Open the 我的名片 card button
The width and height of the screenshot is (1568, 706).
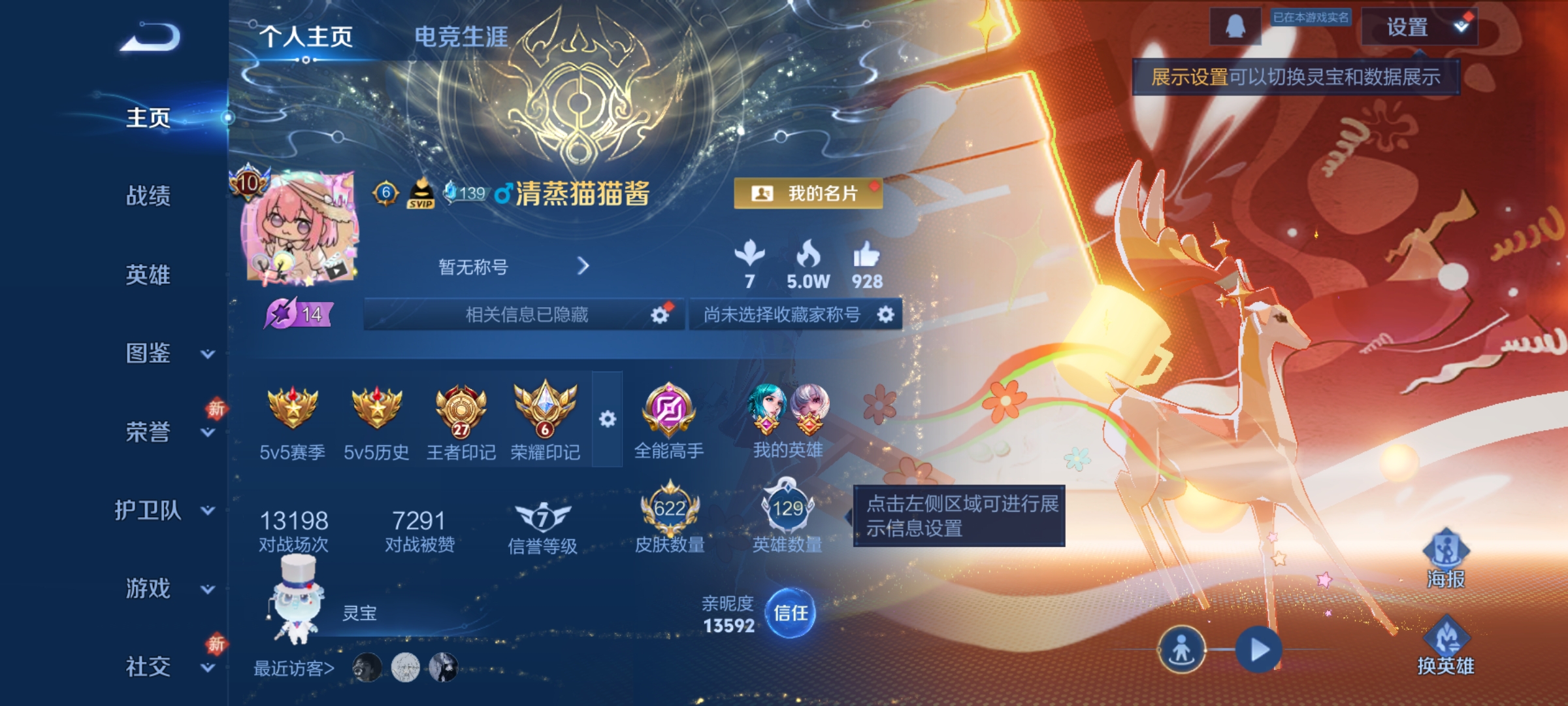[808, 194]
